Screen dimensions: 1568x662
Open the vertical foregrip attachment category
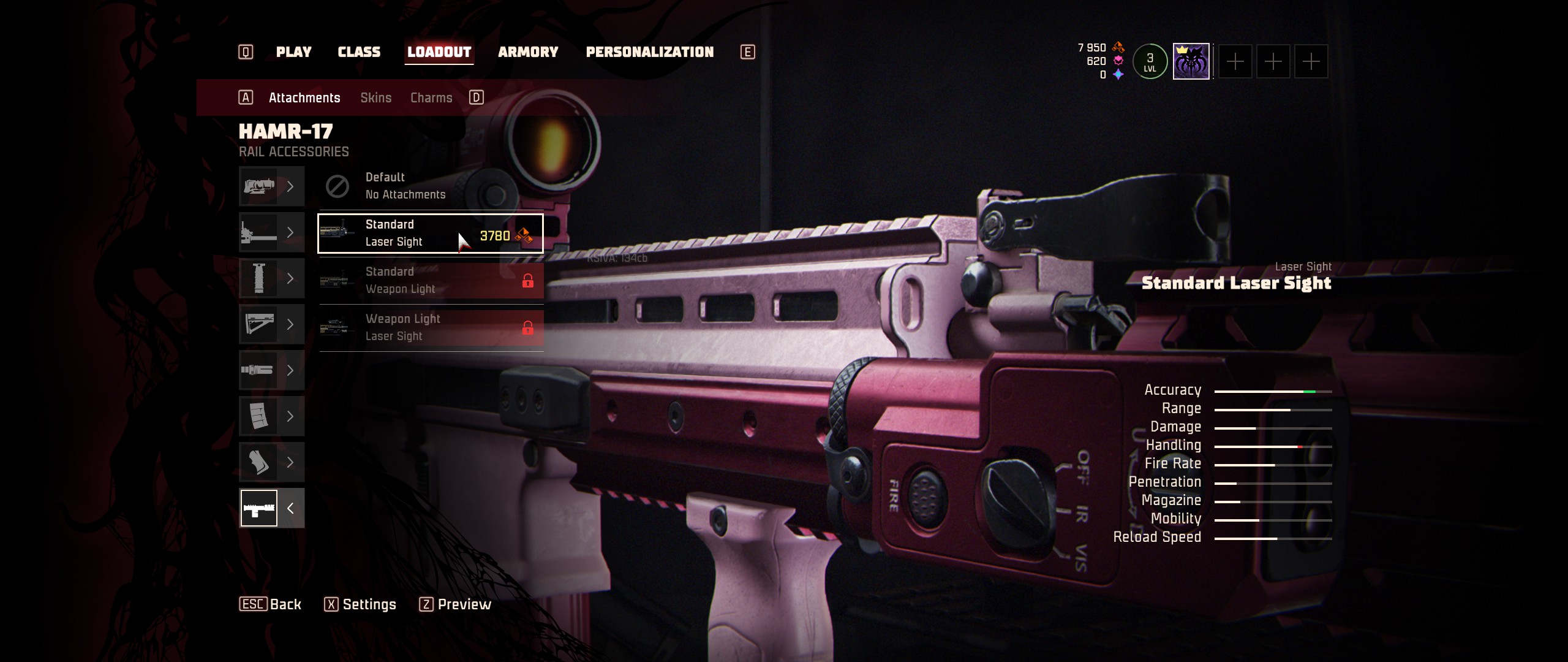pos(271,278)
